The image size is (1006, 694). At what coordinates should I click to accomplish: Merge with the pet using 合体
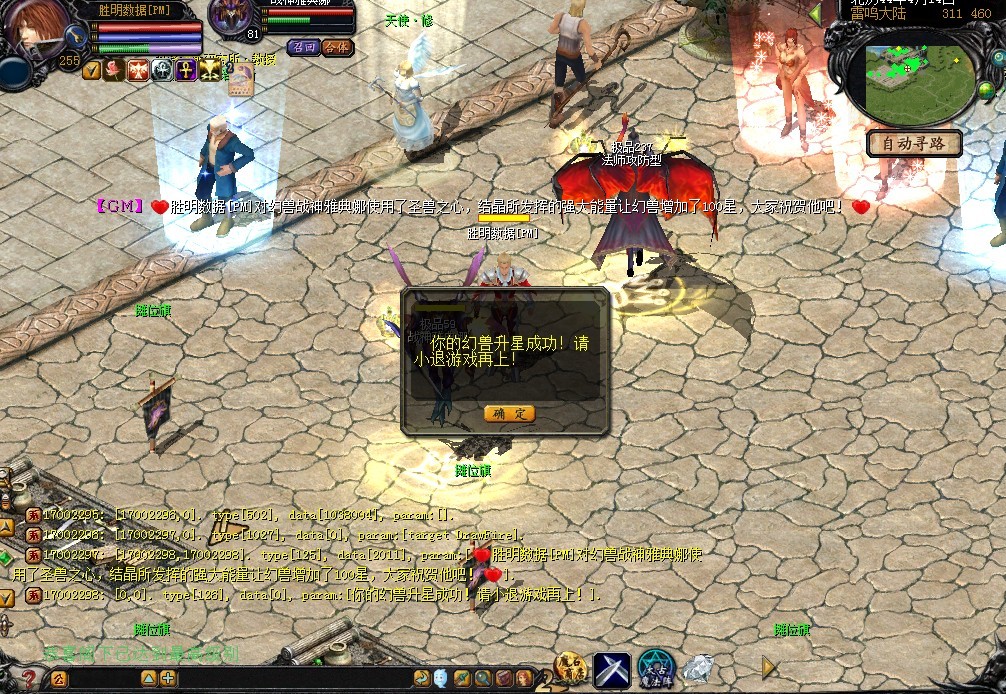[337, 47]
